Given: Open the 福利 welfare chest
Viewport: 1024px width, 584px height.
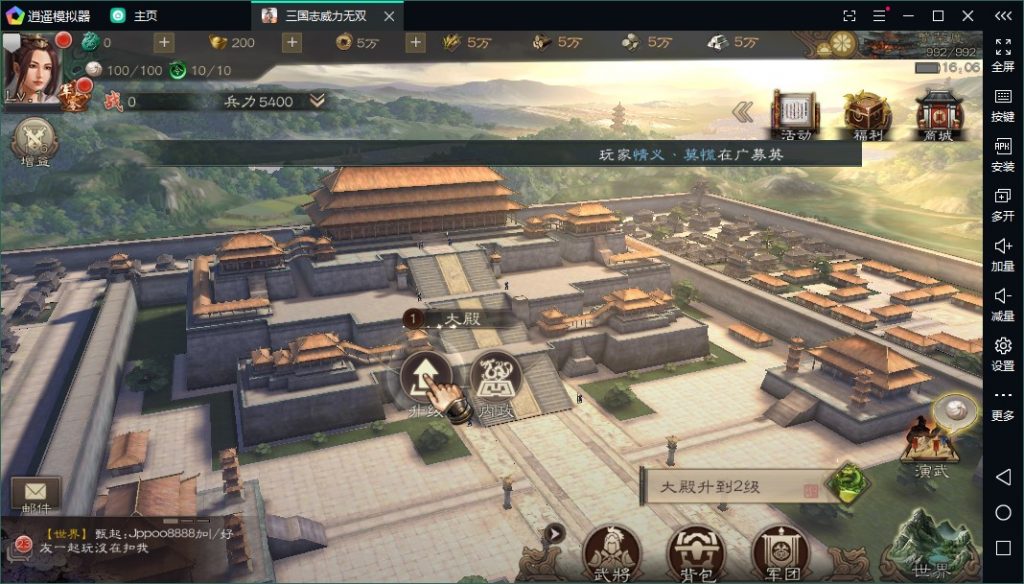Looking at the screenshot, I should [866, 114].
